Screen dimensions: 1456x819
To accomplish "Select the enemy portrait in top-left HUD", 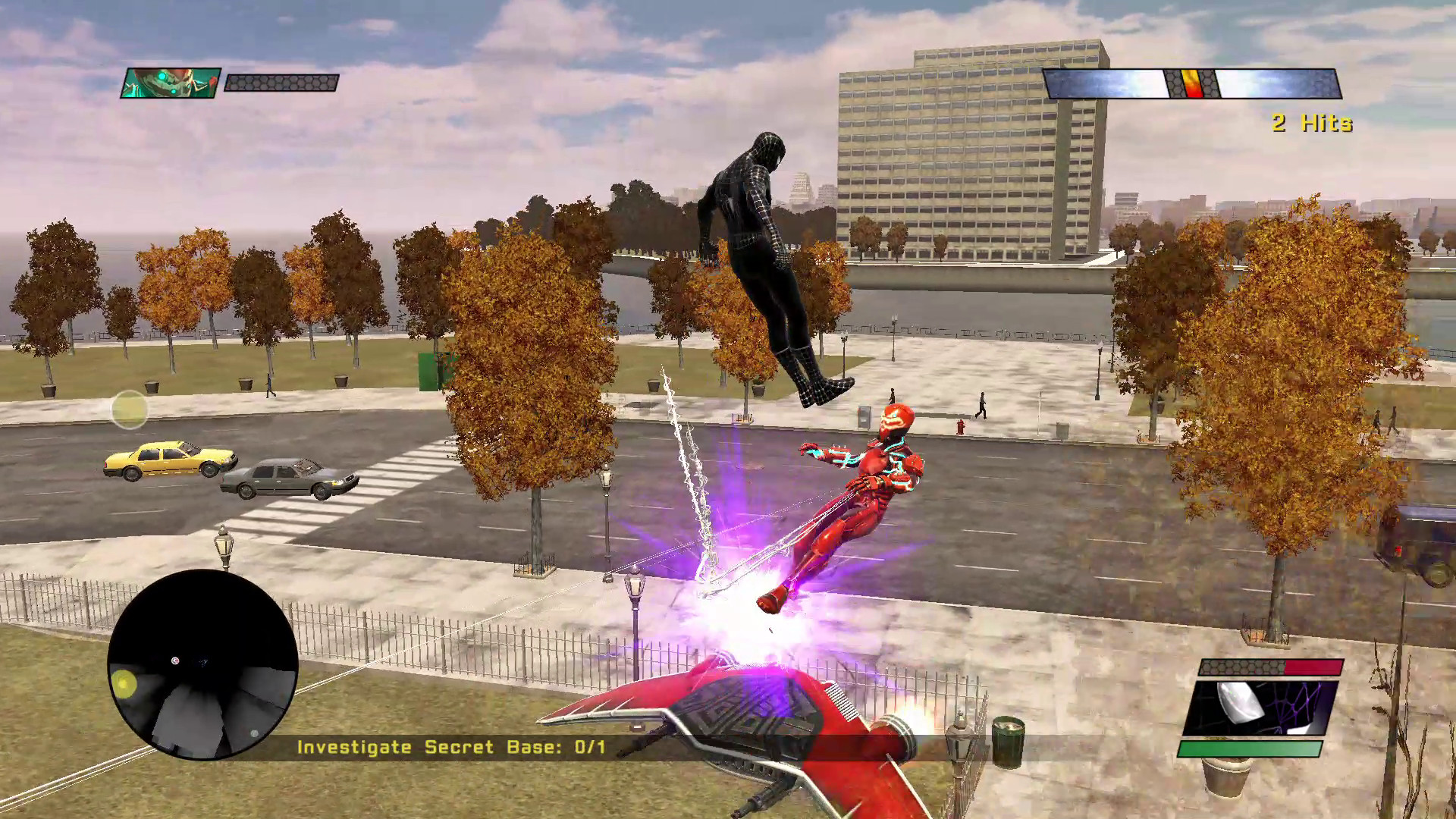I will 168,83.
